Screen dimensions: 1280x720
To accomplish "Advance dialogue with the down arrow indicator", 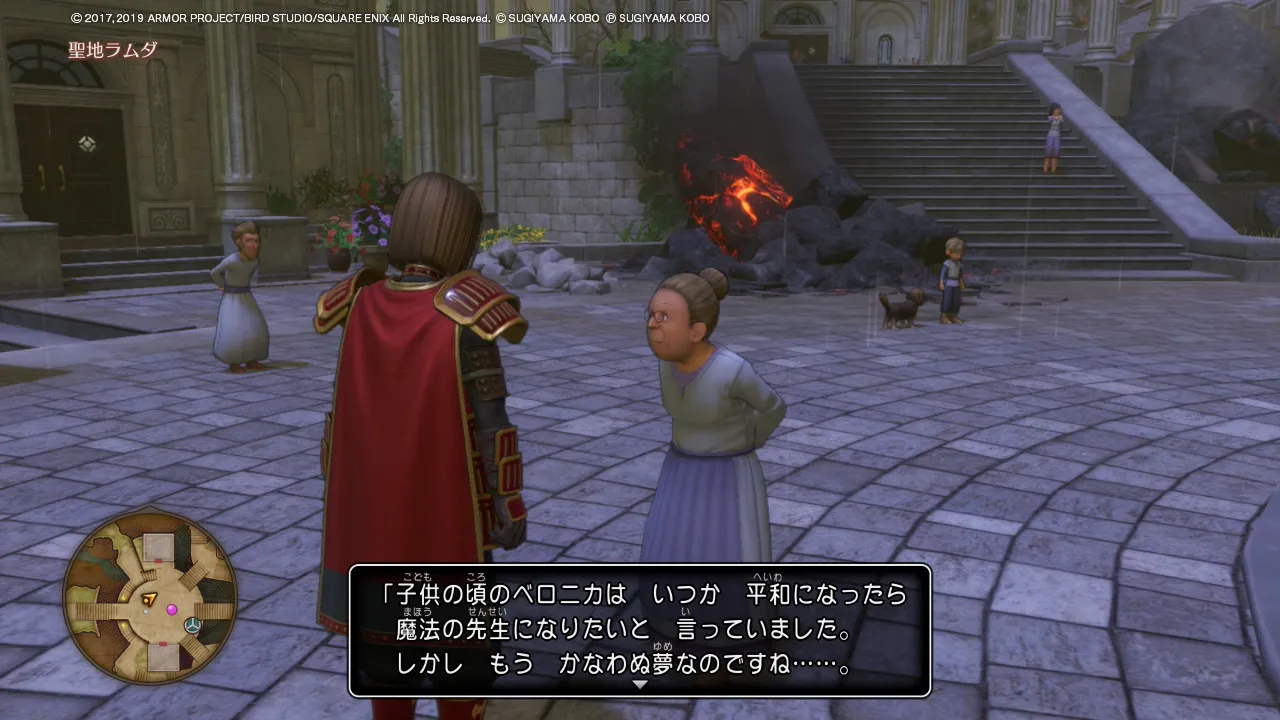I will coord(640,685).
